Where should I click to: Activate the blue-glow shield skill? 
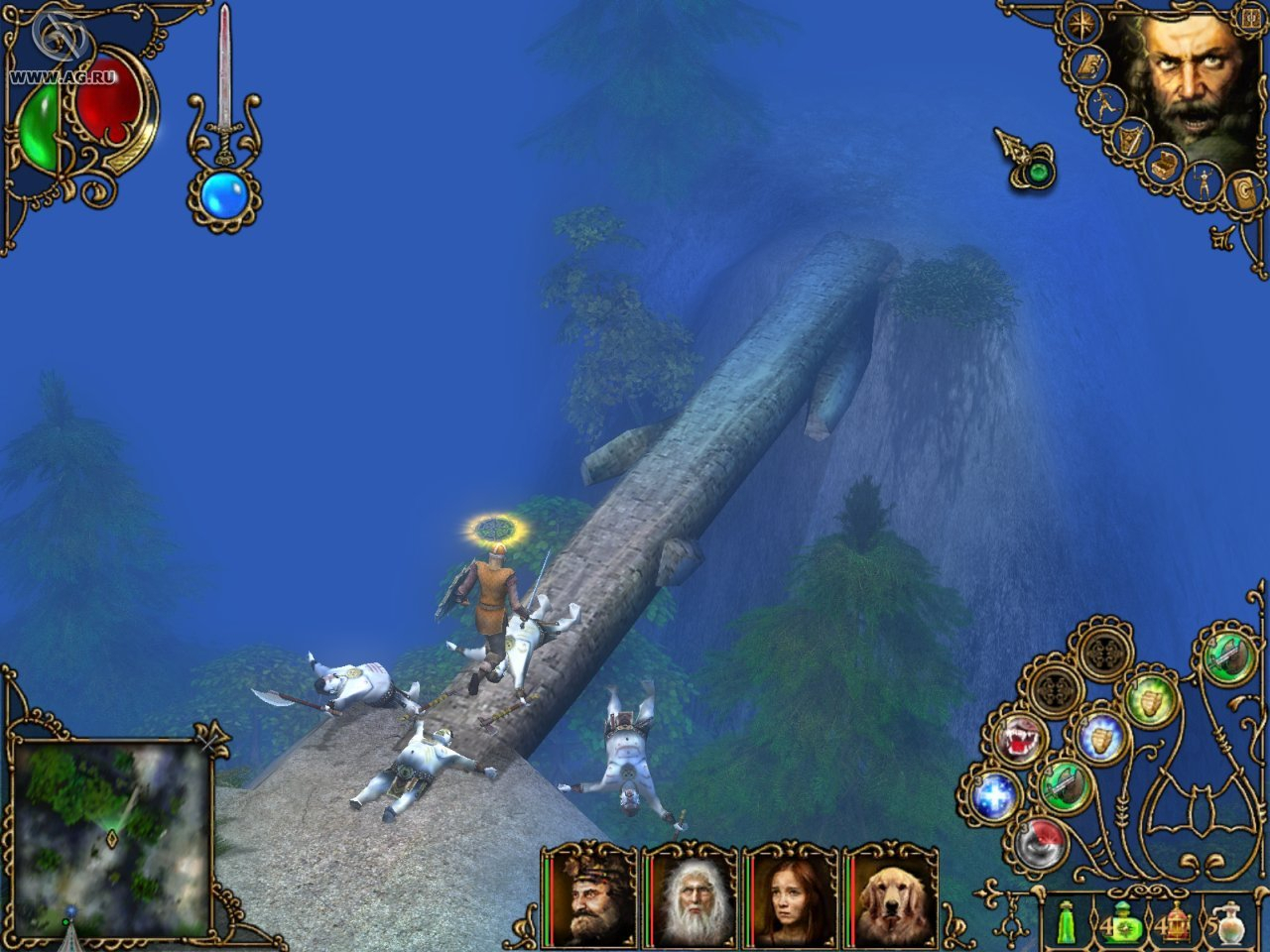click(x=1100, y=739)
